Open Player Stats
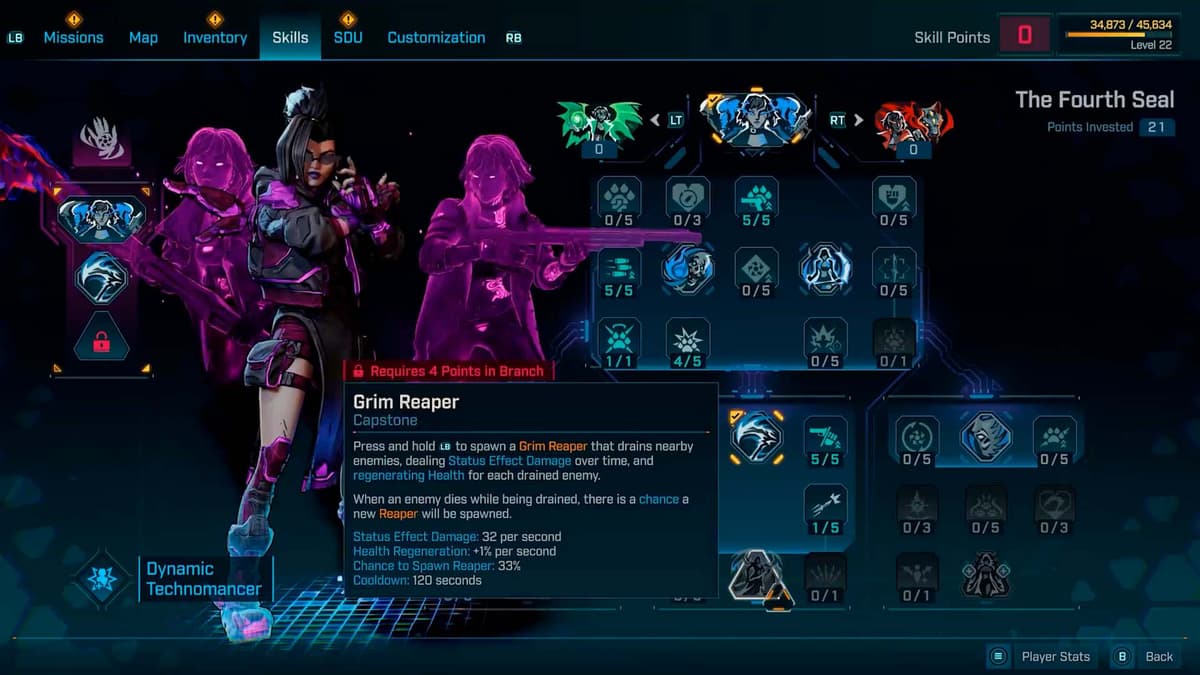 coord(1042,657)
